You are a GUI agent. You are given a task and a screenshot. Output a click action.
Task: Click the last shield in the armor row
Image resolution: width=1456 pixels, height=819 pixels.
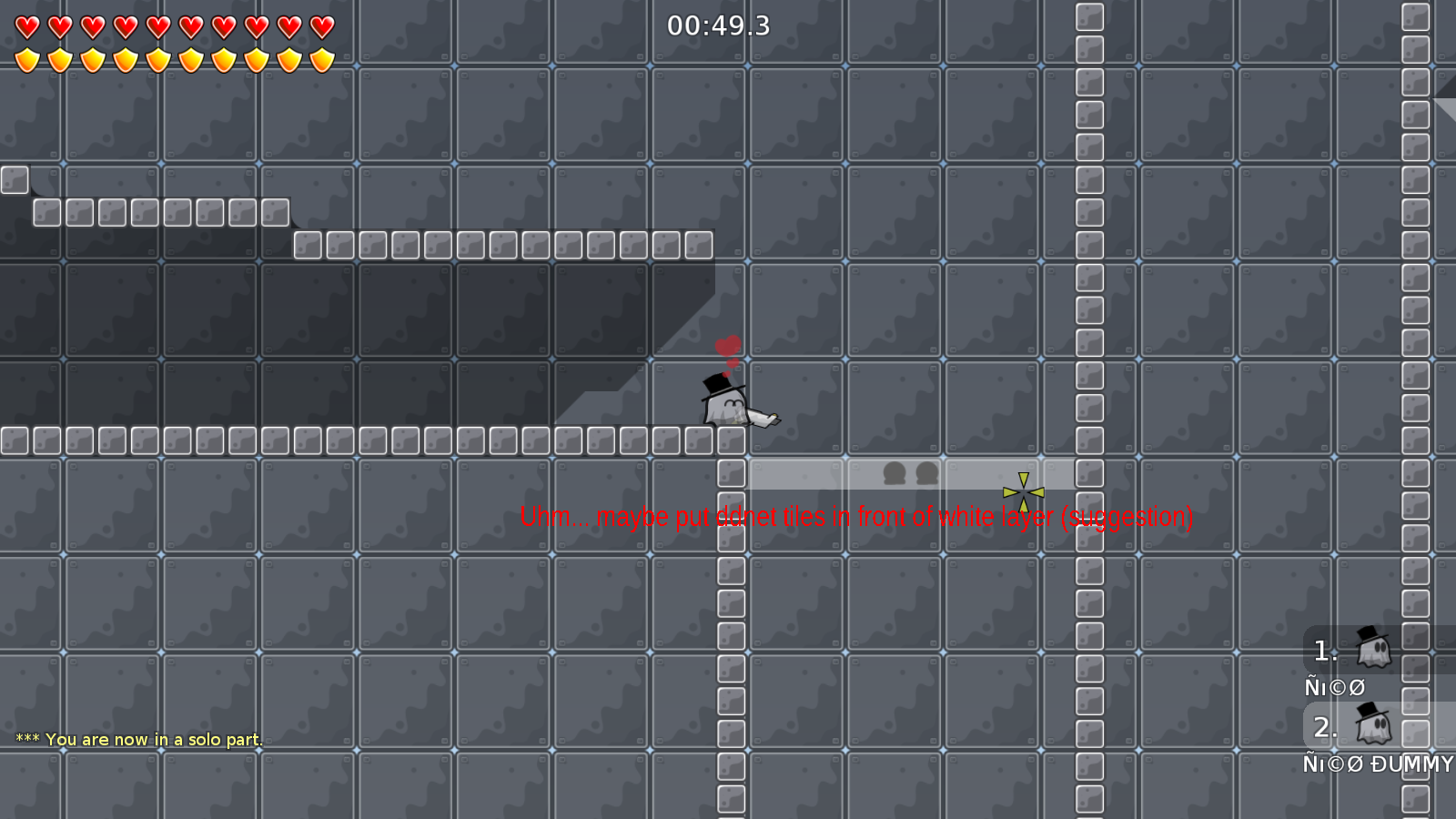[x=319, y=56]
